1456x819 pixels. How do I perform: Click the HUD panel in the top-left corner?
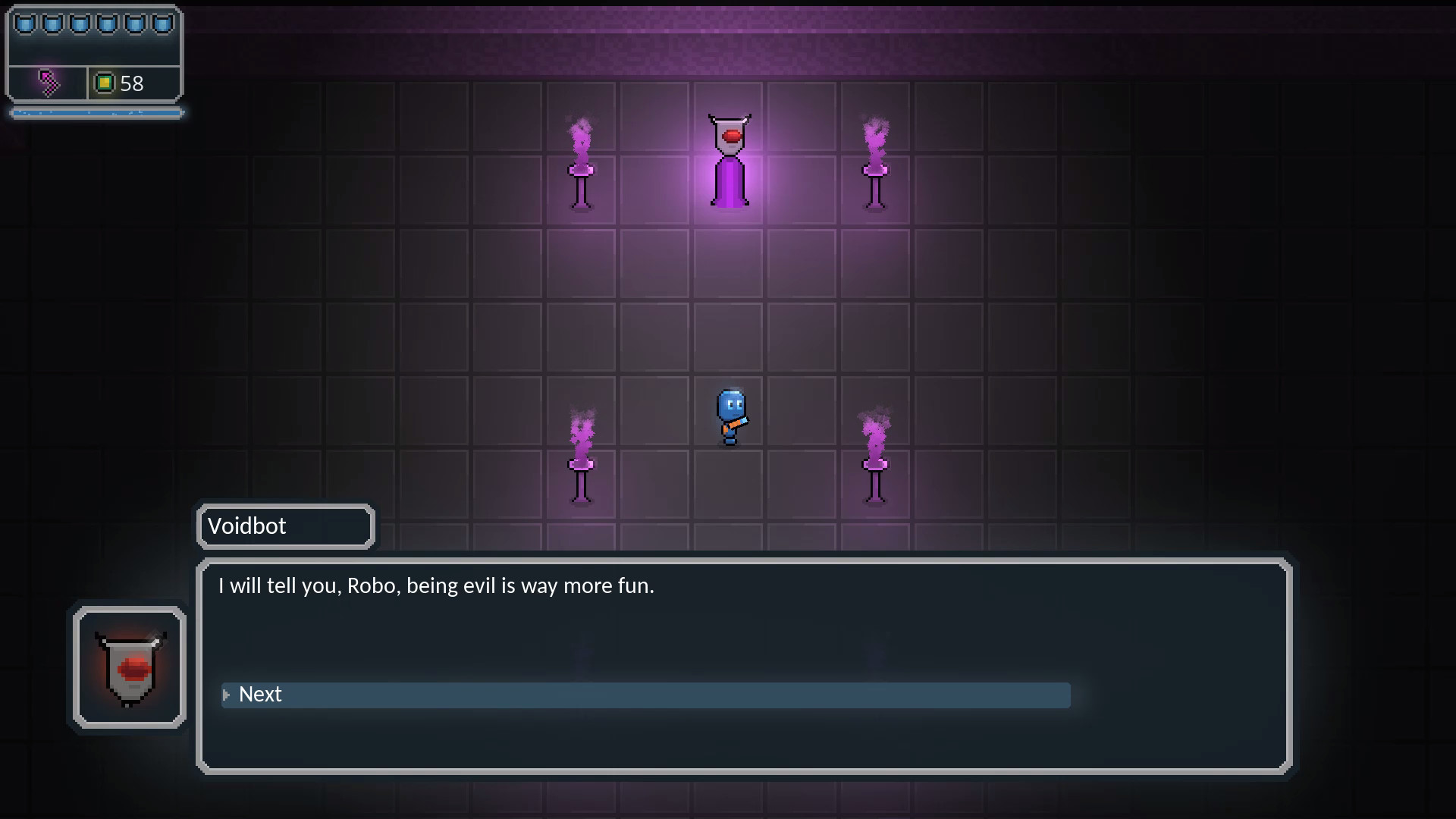[x=94, y=53]
